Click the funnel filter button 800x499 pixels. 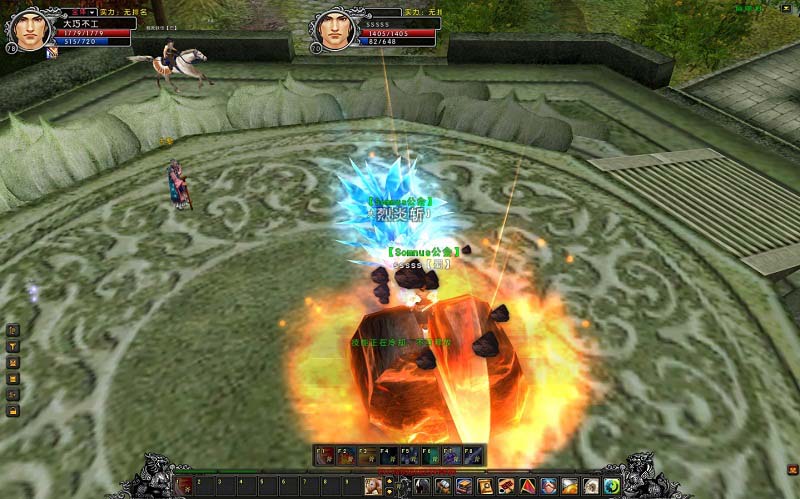[12, 346]
